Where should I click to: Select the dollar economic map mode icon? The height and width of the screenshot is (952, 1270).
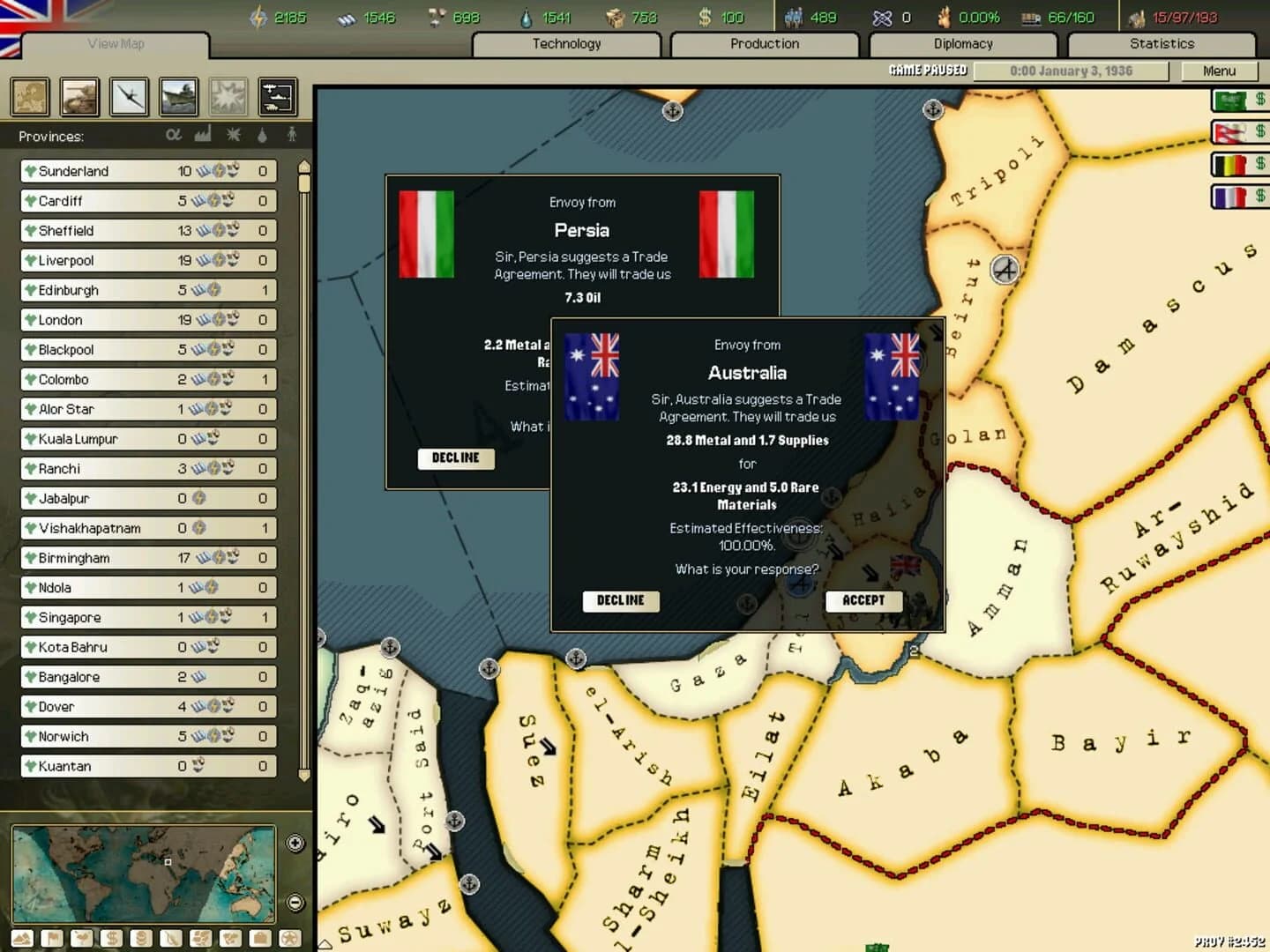point(111,938)
